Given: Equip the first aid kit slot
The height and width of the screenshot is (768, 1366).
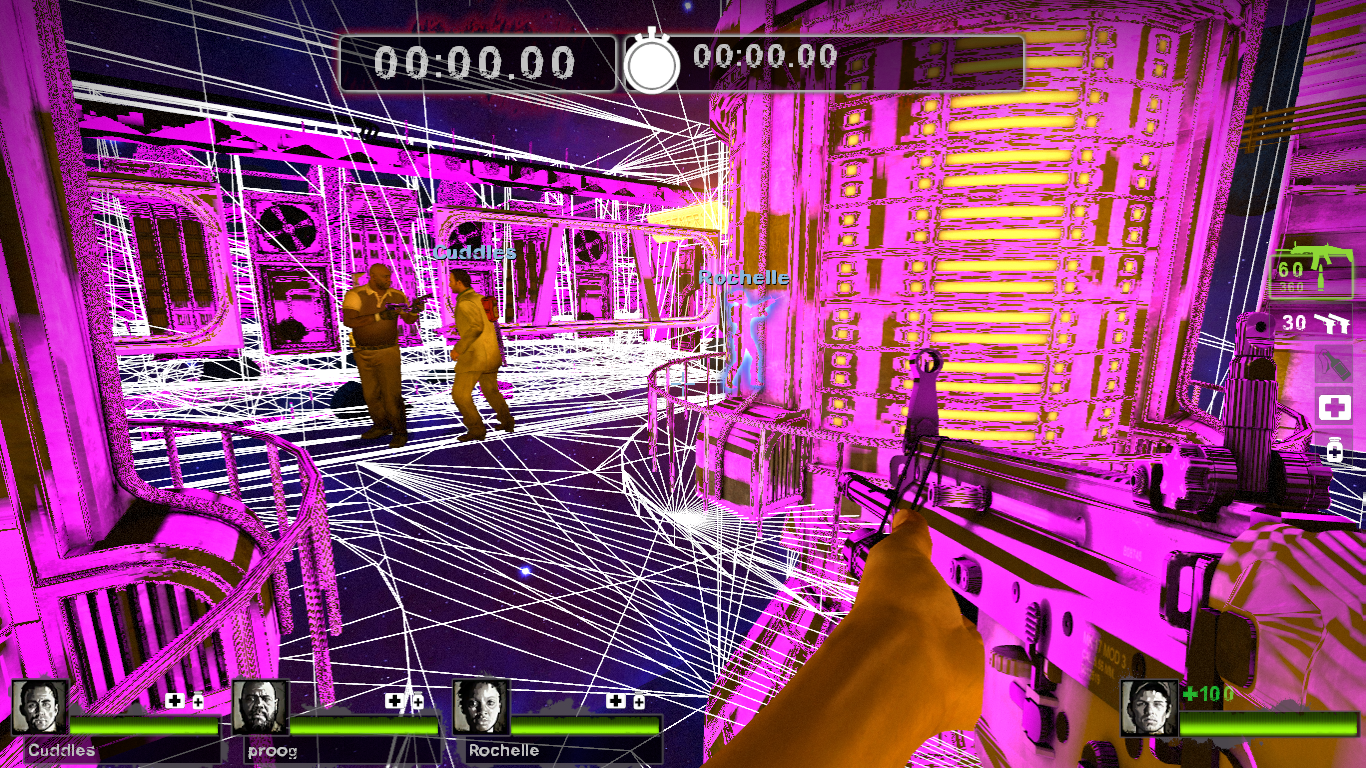Looking at the screenshot, I should (x=1334, y=407).
